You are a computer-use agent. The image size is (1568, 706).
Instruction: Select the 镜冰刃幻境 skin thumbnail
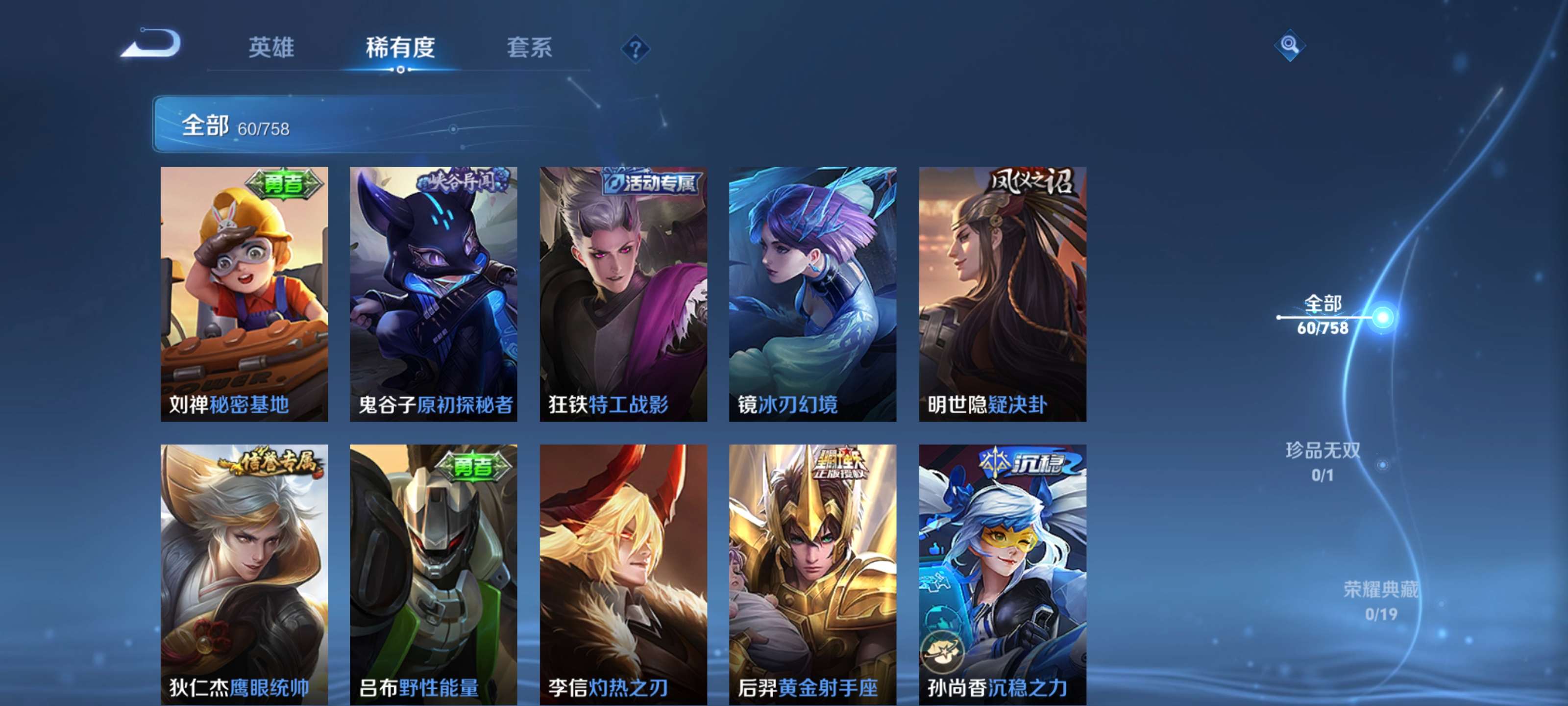(812, 292)
